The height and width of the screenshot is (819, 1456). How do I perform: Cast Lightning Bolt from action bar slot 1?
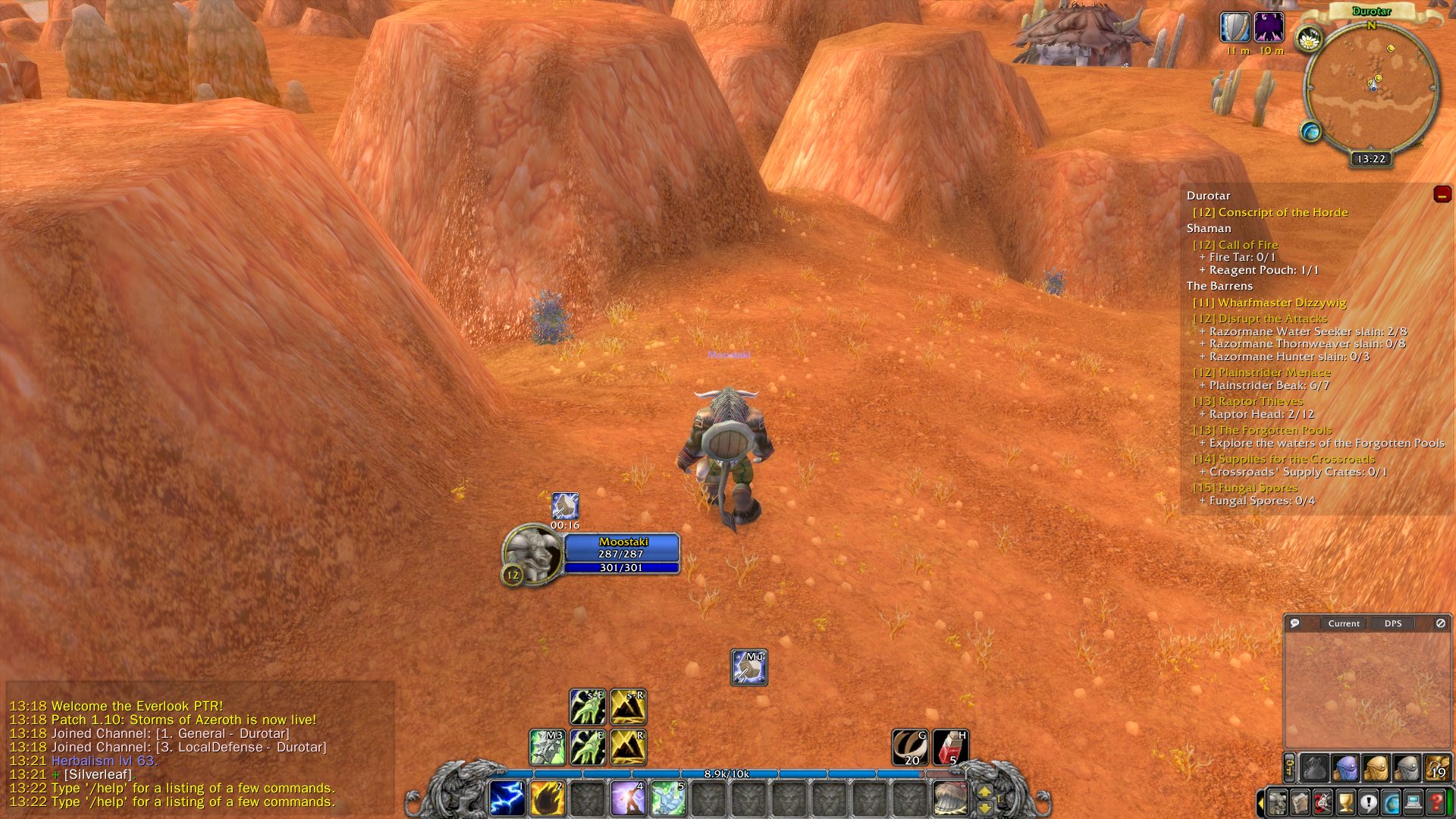coord(508,798)
